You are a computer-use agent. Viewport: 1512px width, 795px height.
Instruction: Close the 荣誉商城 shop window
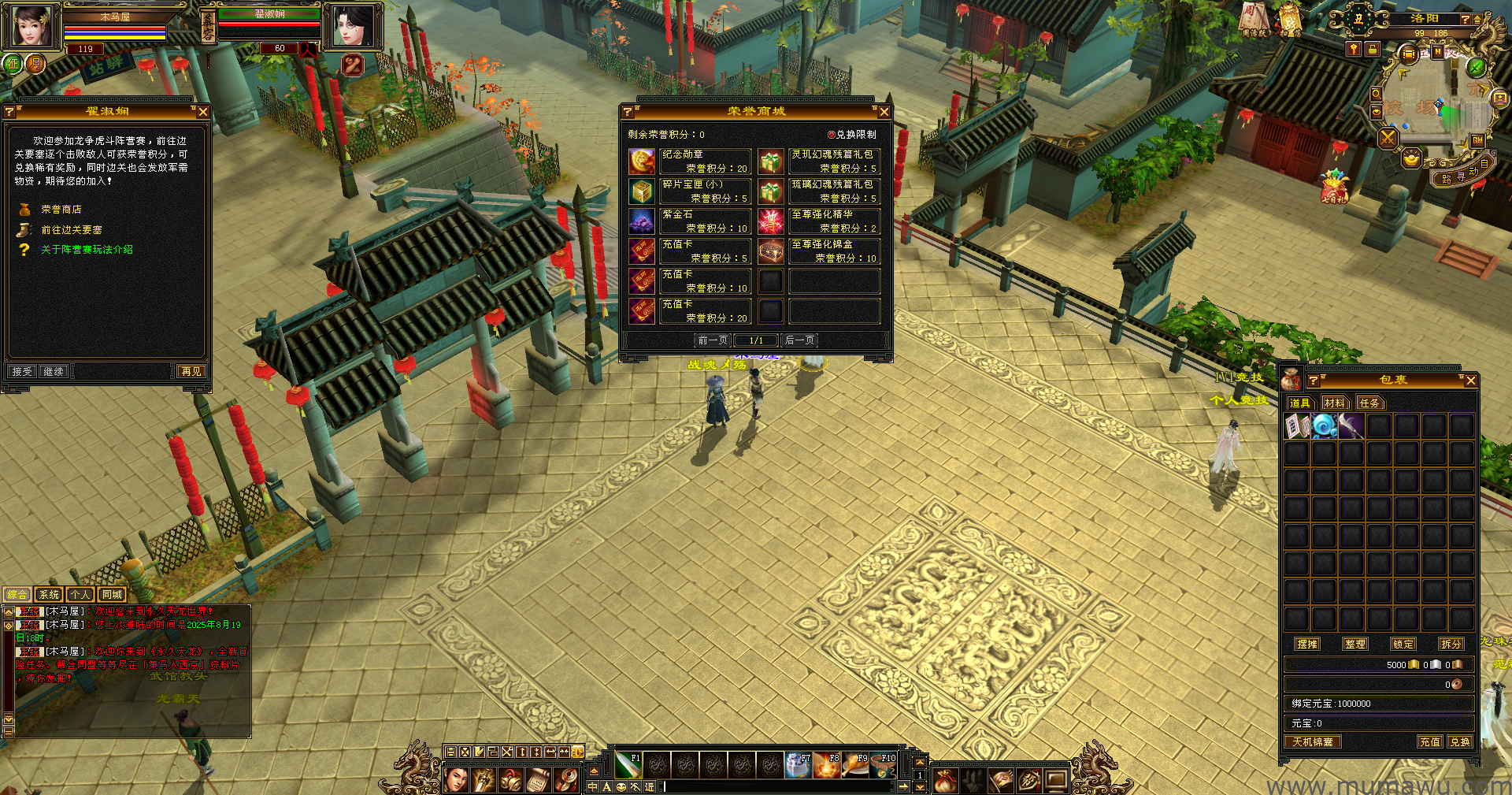coord(884,112)
